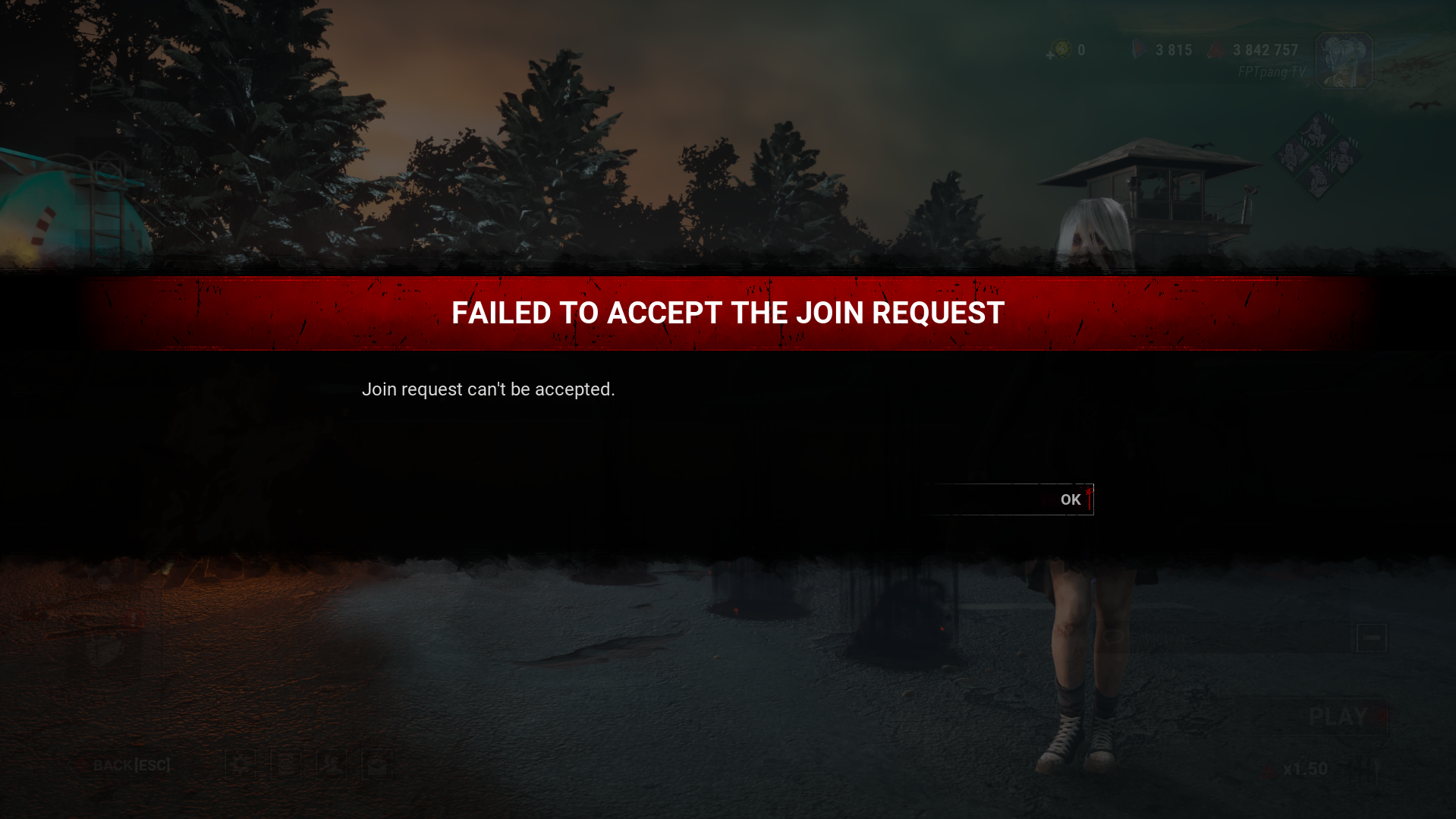1456x819 pixels.
Task: Open the Store icon in the bottom bar
Action: (286, 764)
